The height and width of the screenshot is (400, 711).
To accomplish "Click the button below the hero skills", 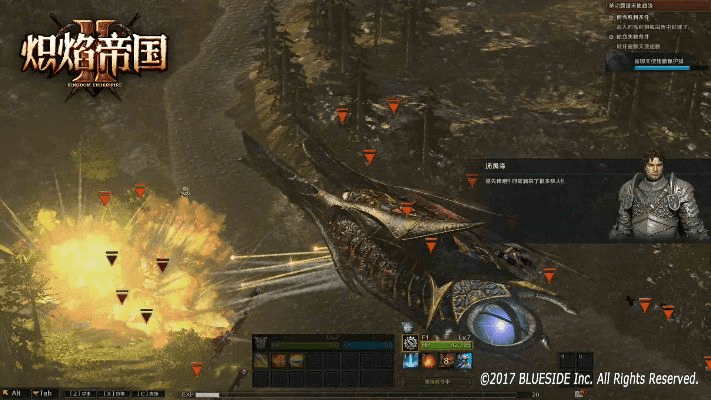I will tap(438, 381).
